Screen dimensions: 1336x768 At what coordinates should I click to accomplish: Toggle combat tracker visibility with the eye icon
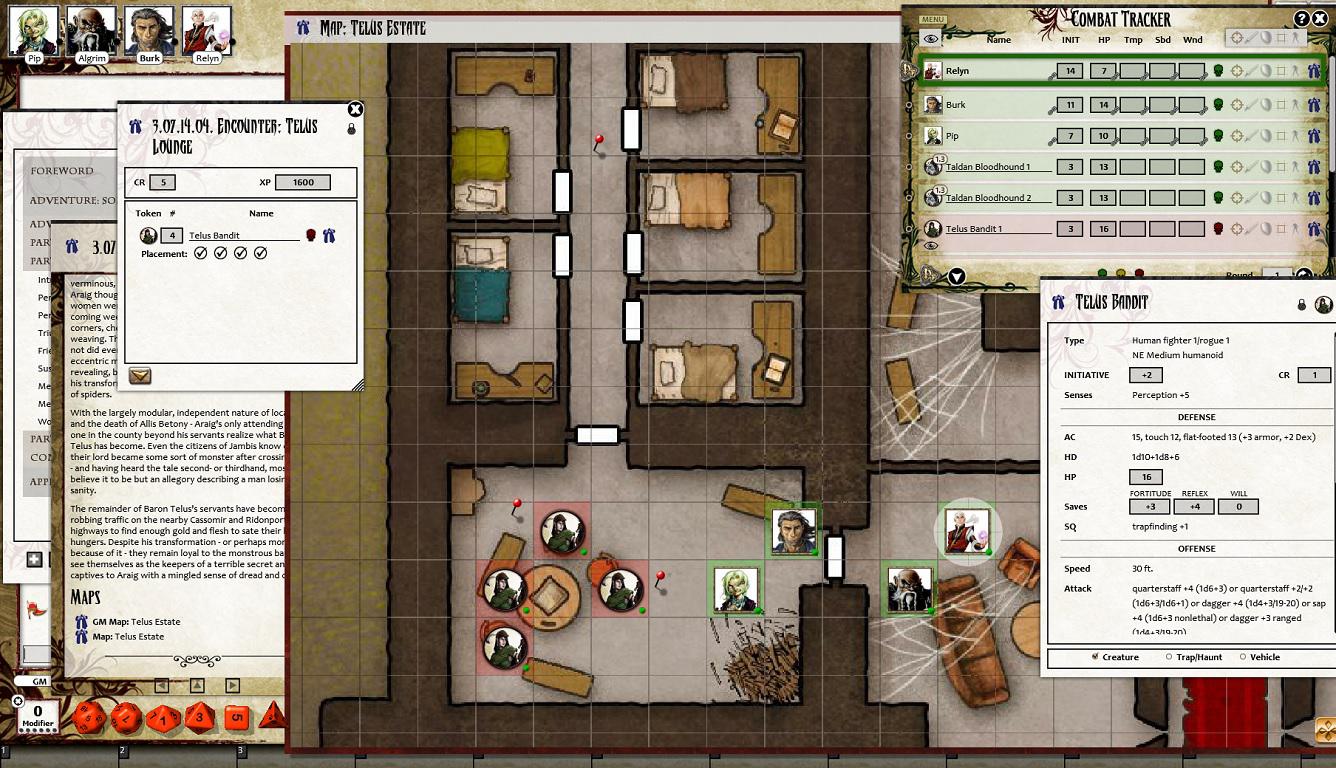pyautogui.click(x=930, y=37)
